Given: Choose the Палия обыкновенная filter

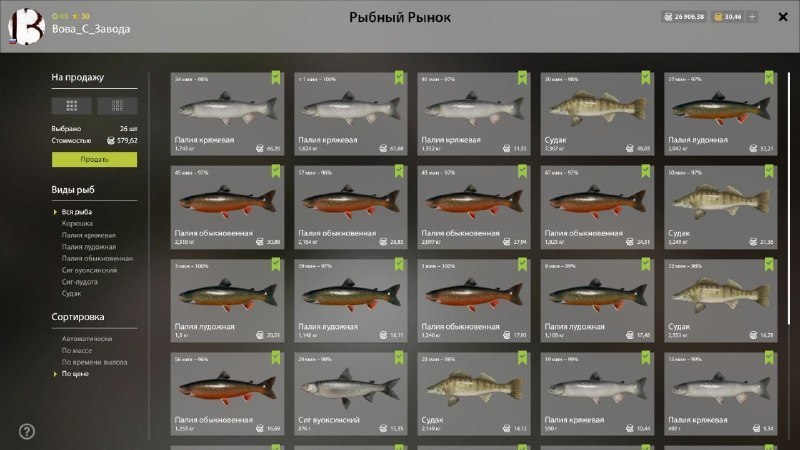Looking at the screenshot, I should point(96,258).
